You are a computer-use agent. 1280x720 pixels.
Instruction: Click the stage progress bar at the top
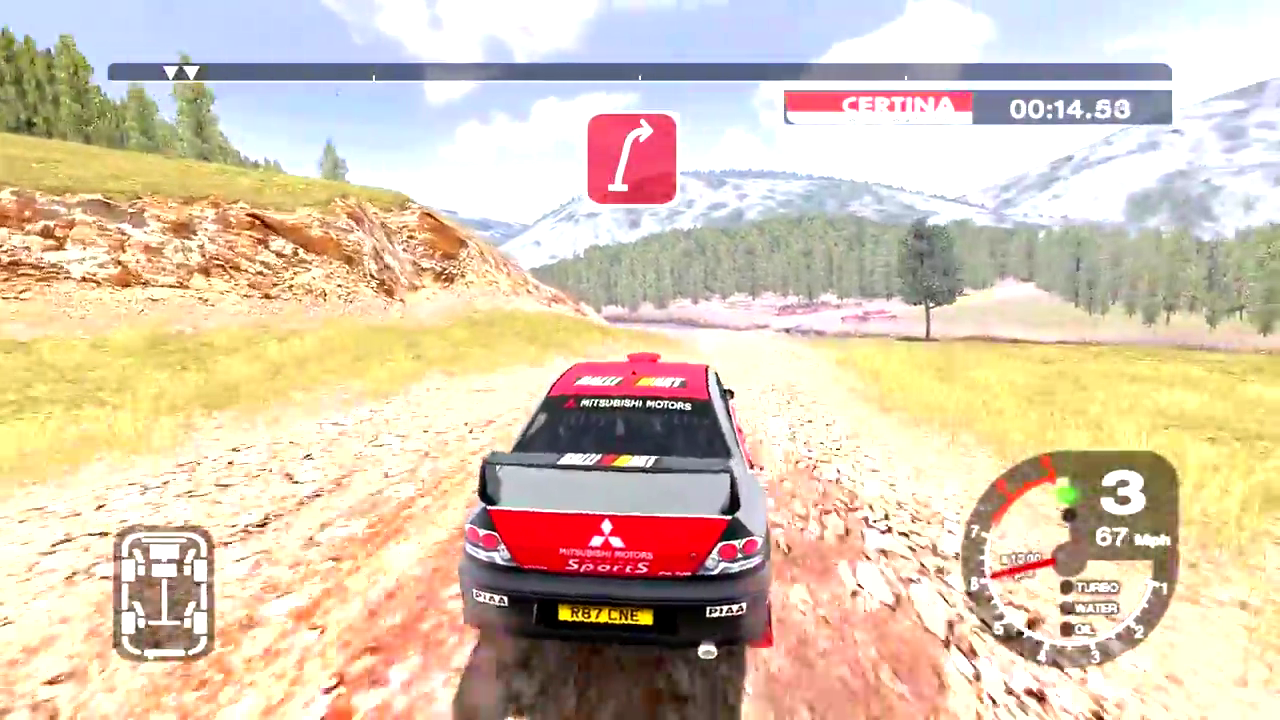pyautogui.click(x=640, y=72)
